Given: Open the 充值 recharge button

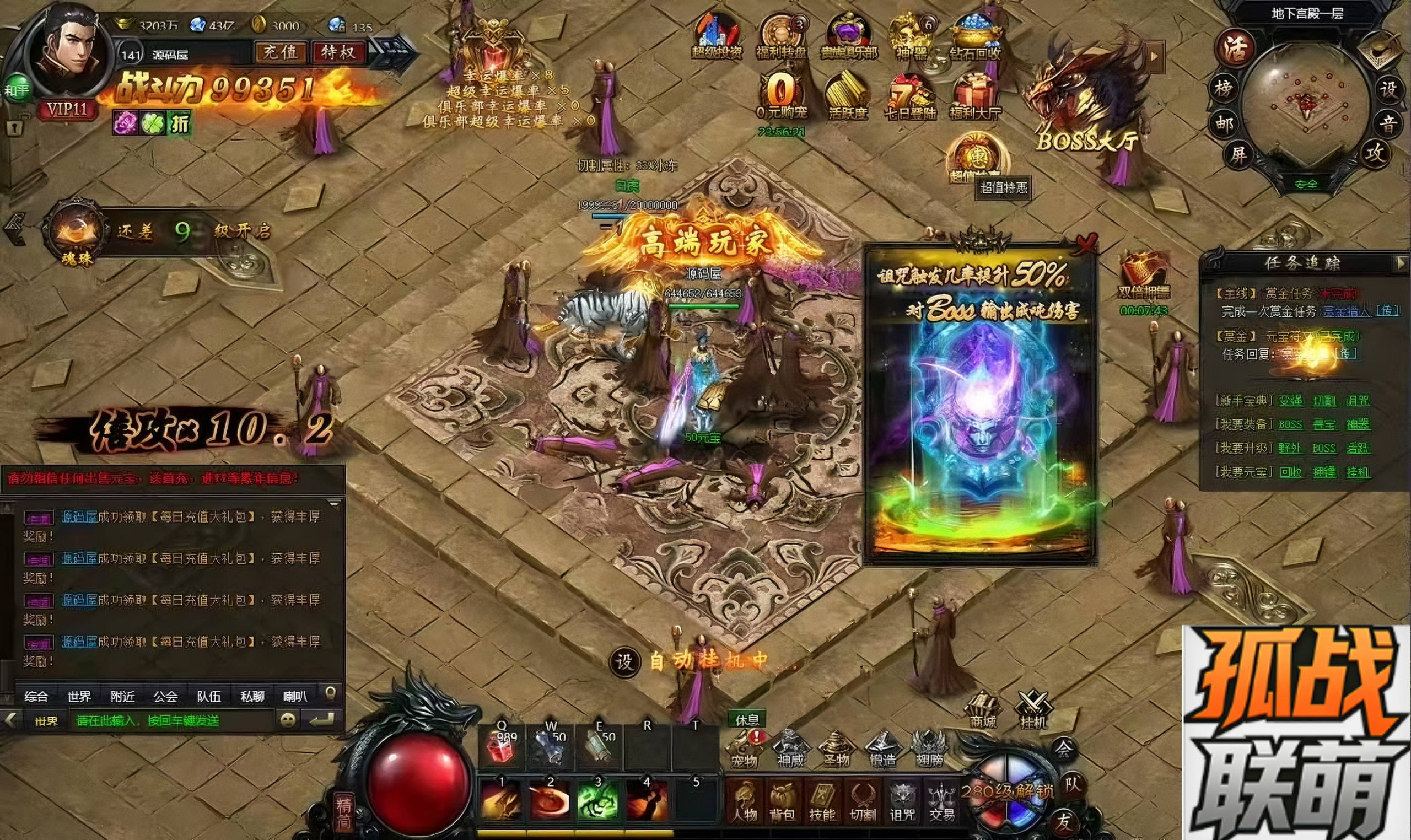Looking at the screenshot, I should (279, 53).
